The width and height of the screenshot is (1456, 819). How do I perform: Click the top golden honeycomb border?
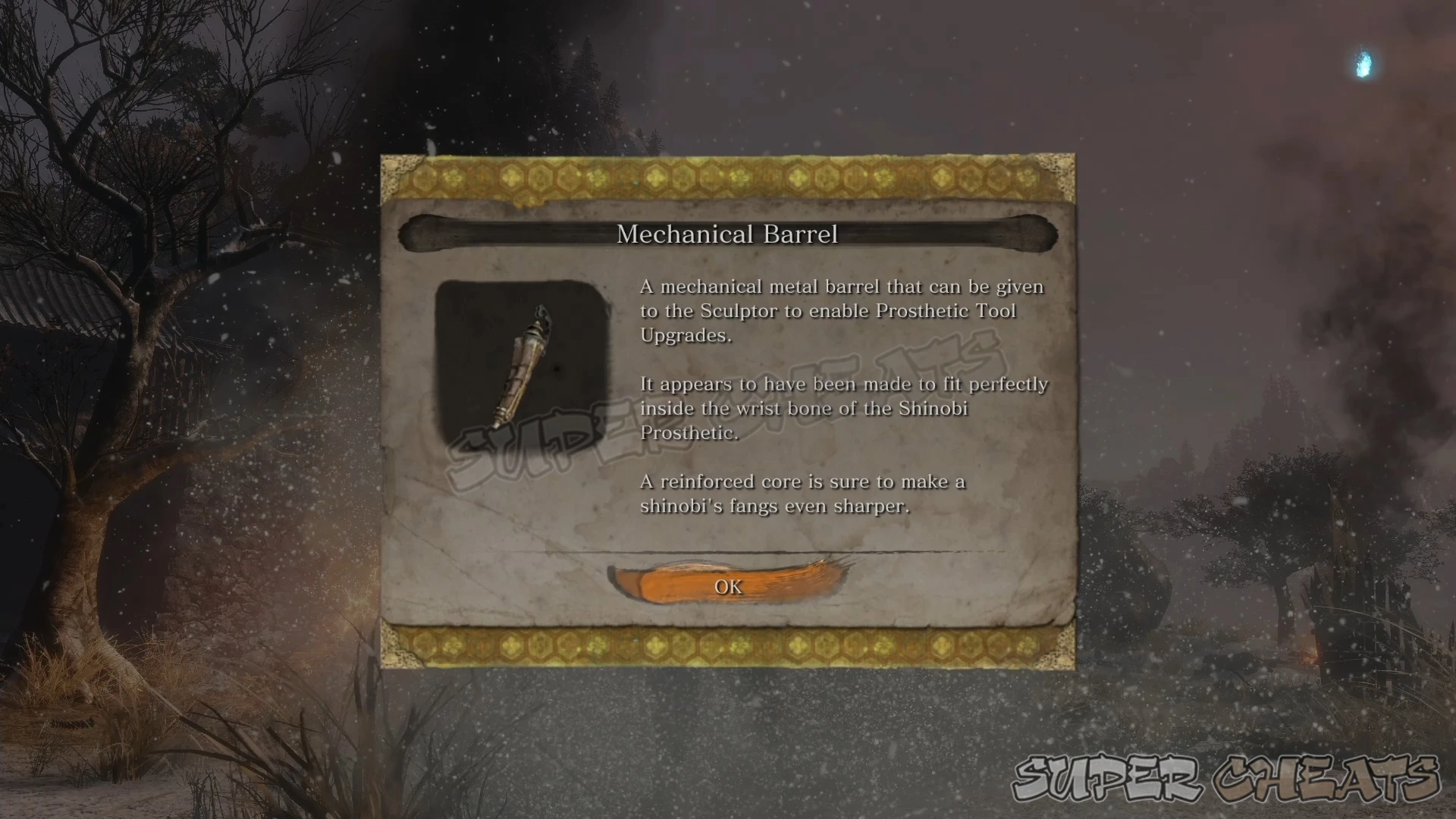tap(726, 176)
